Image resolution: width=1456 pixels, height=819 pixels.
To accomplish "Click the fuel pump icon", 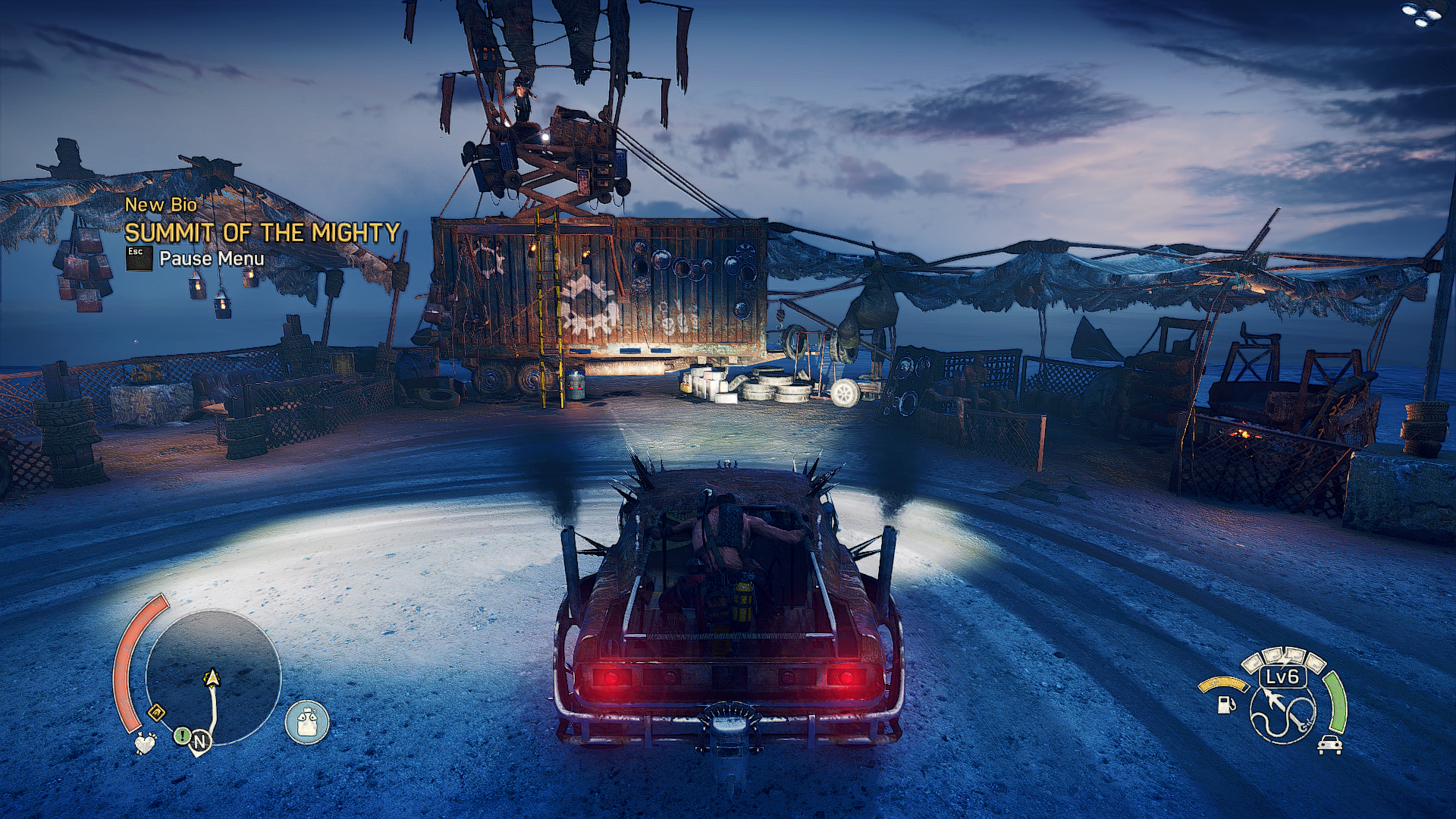I will (x=1225, y=704).
